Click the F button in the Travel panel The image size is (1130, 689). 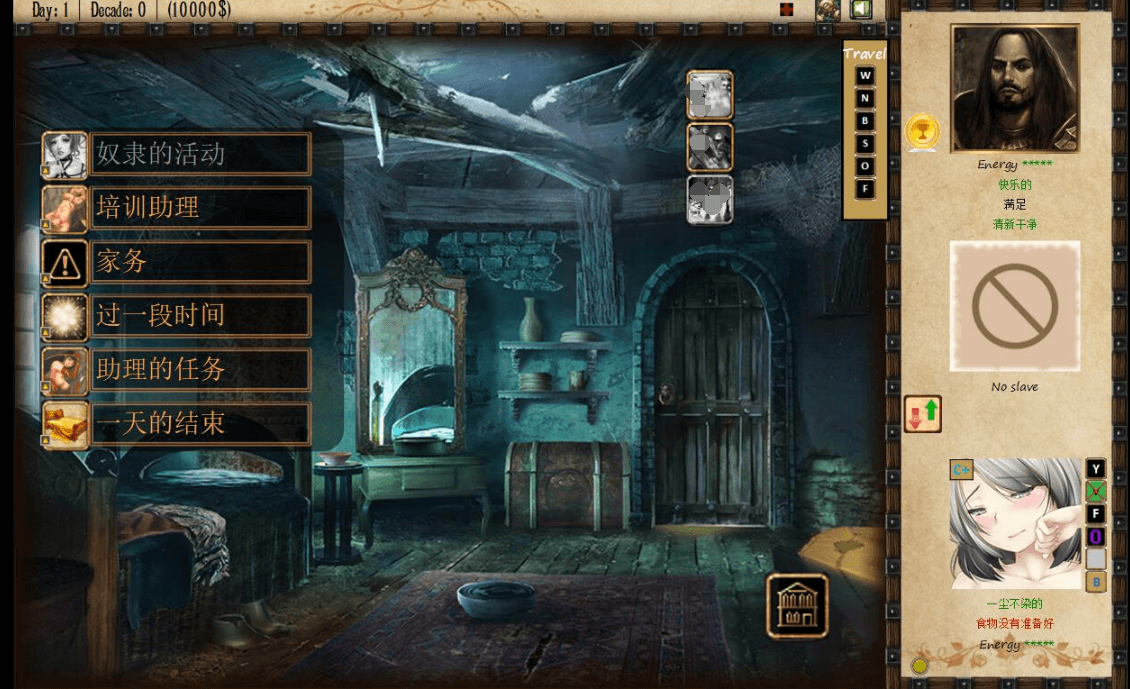pyautogui.click(x=865, y=188)
